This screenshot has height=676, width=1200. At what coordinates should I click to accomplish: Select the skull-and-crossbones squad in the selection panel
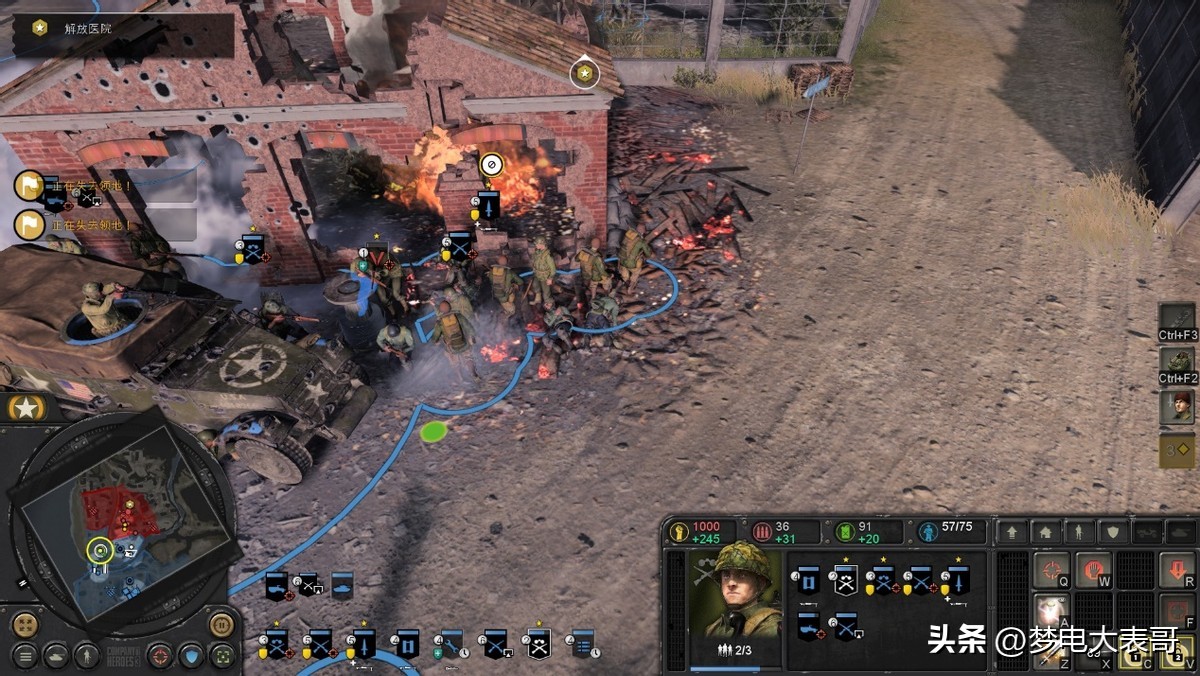tap(846, 582)
